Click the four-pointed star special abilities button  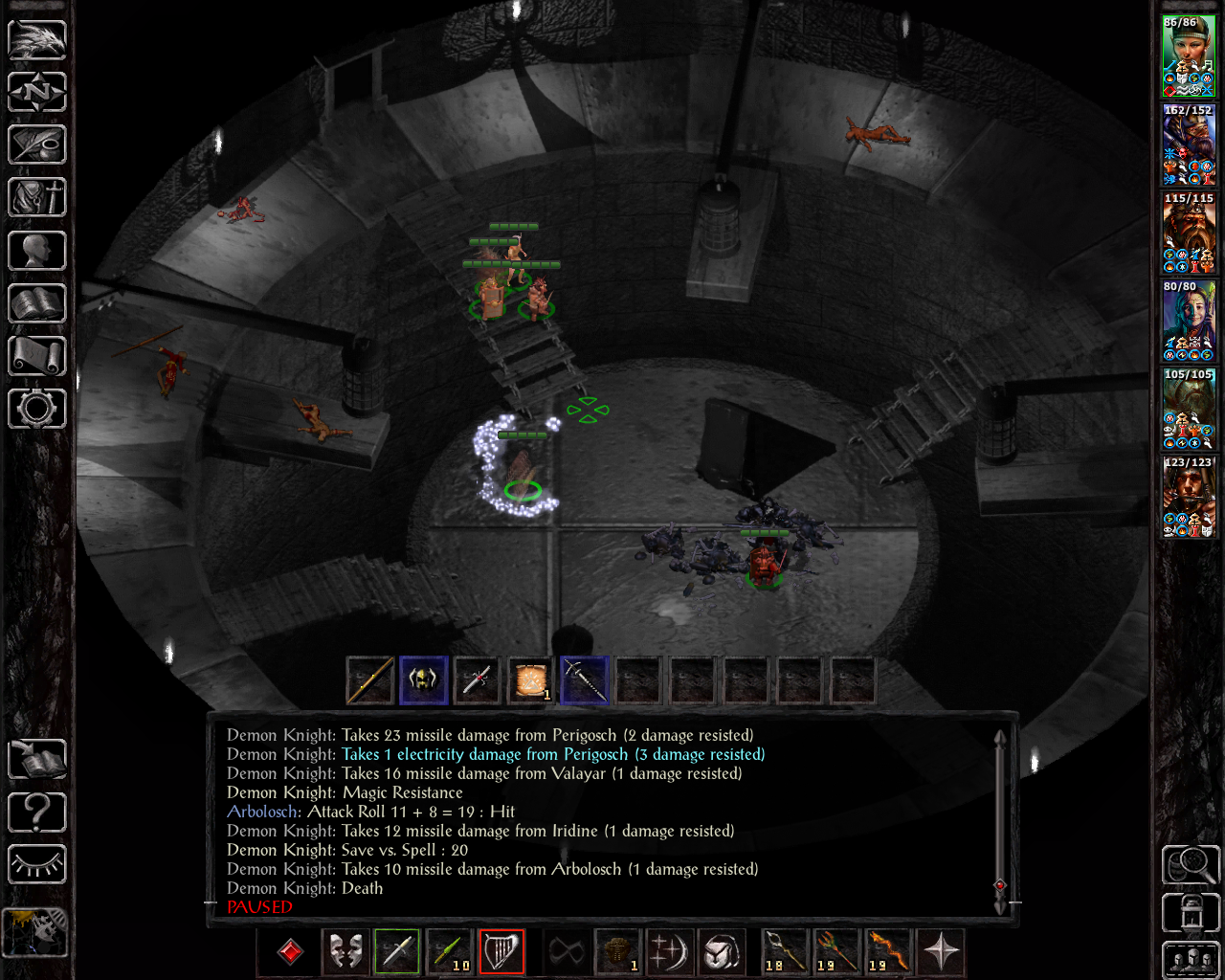[941, 952]
